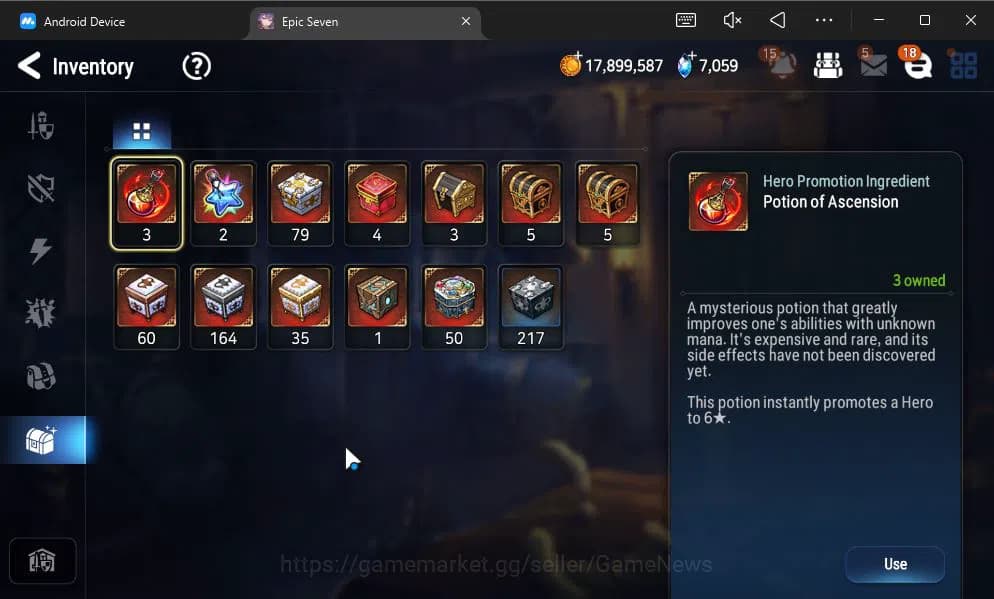
Task: Use the Potion of Ascension
Action: point(894,564)
